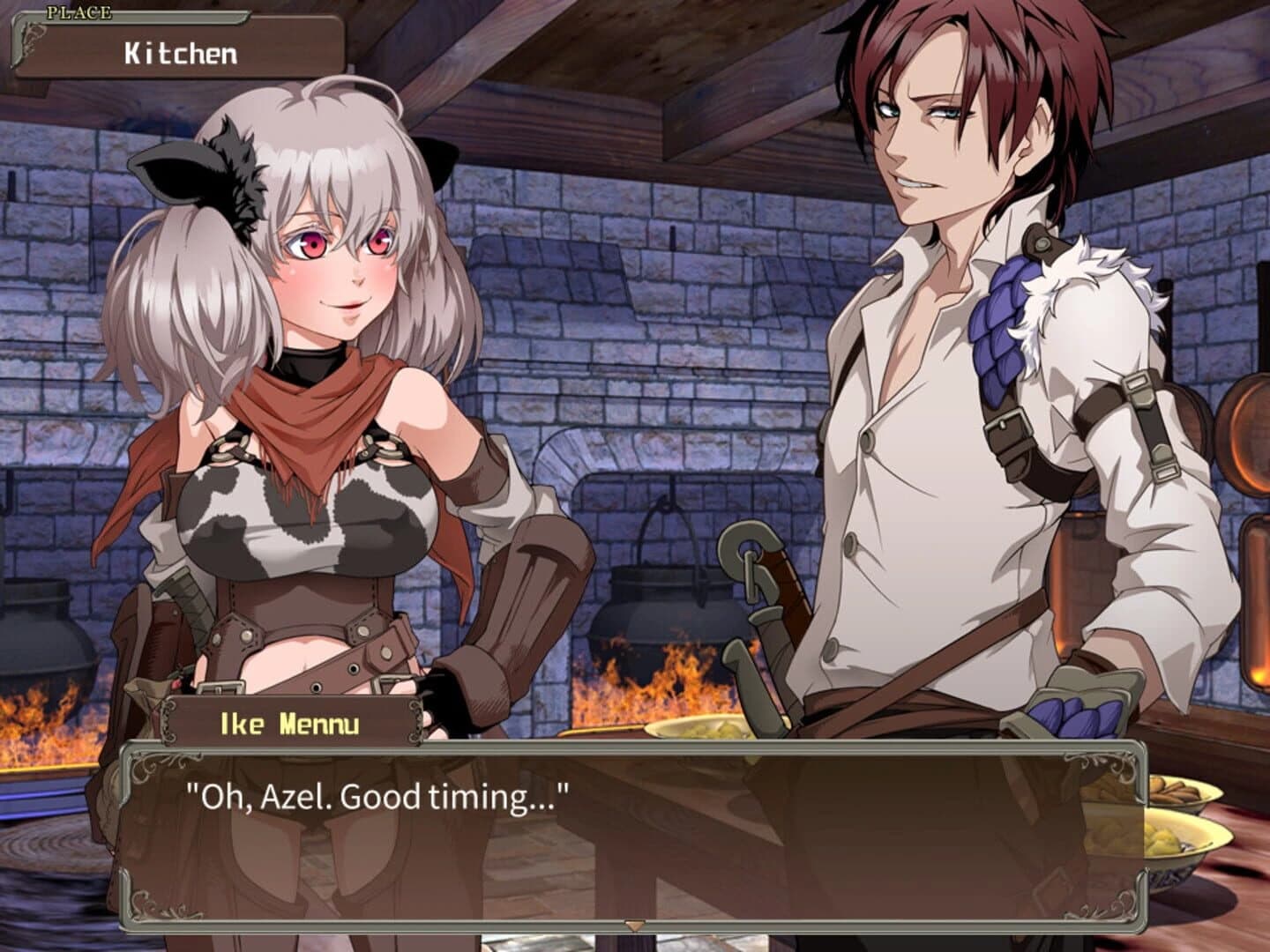Select the PLACE label above the banner
Viewport: 1270px width, 952px height.
click(79, 11)
